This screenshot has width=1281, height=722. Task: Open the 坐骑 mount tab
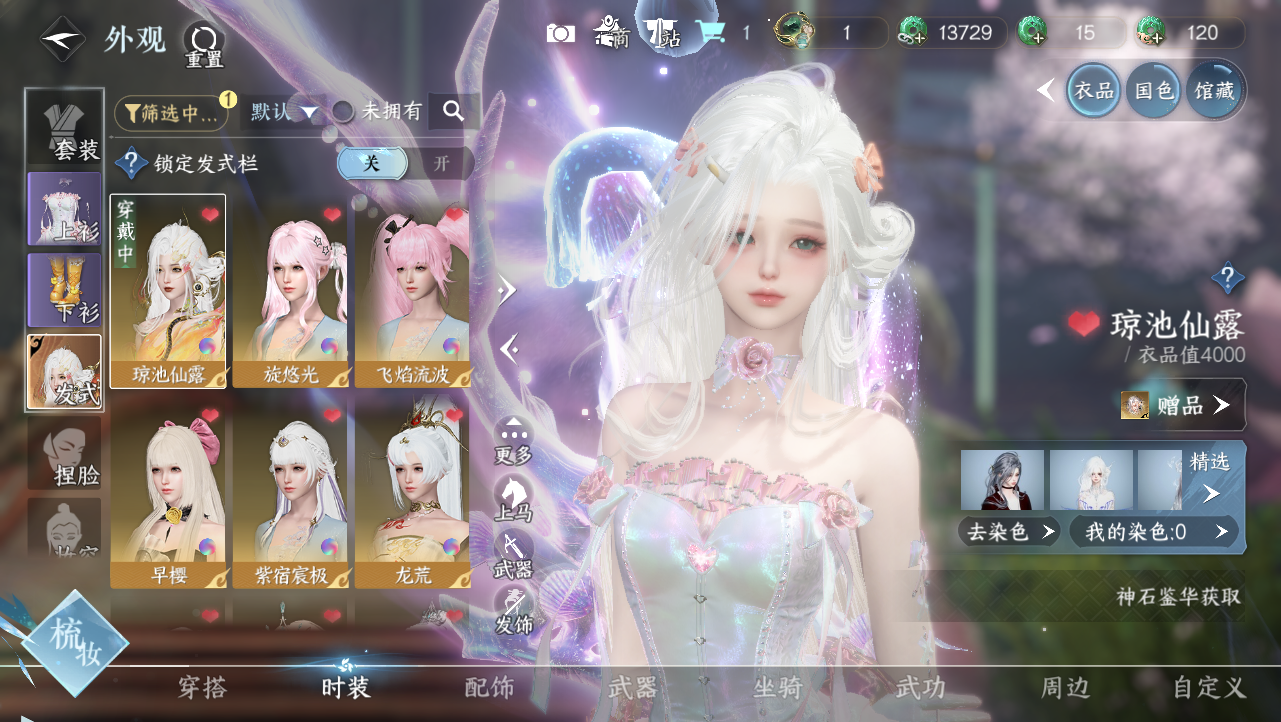coord(778,687)
